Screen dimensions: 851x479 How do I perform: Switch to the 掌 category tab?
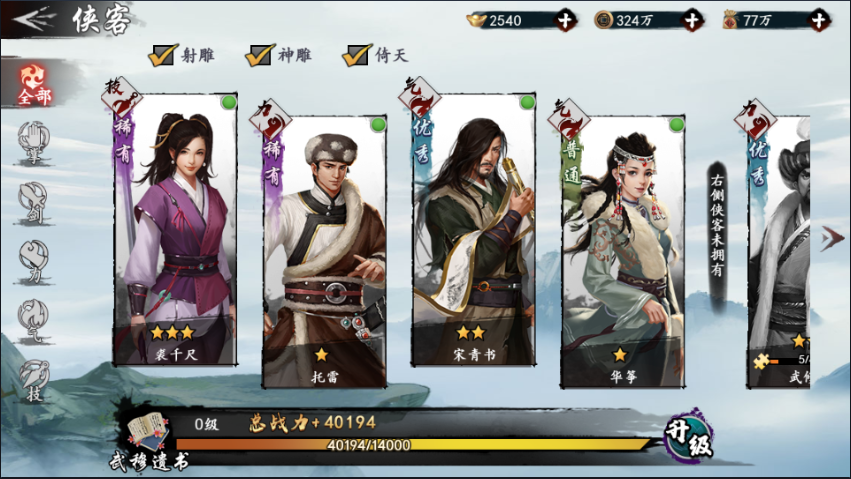click(33, 141)
